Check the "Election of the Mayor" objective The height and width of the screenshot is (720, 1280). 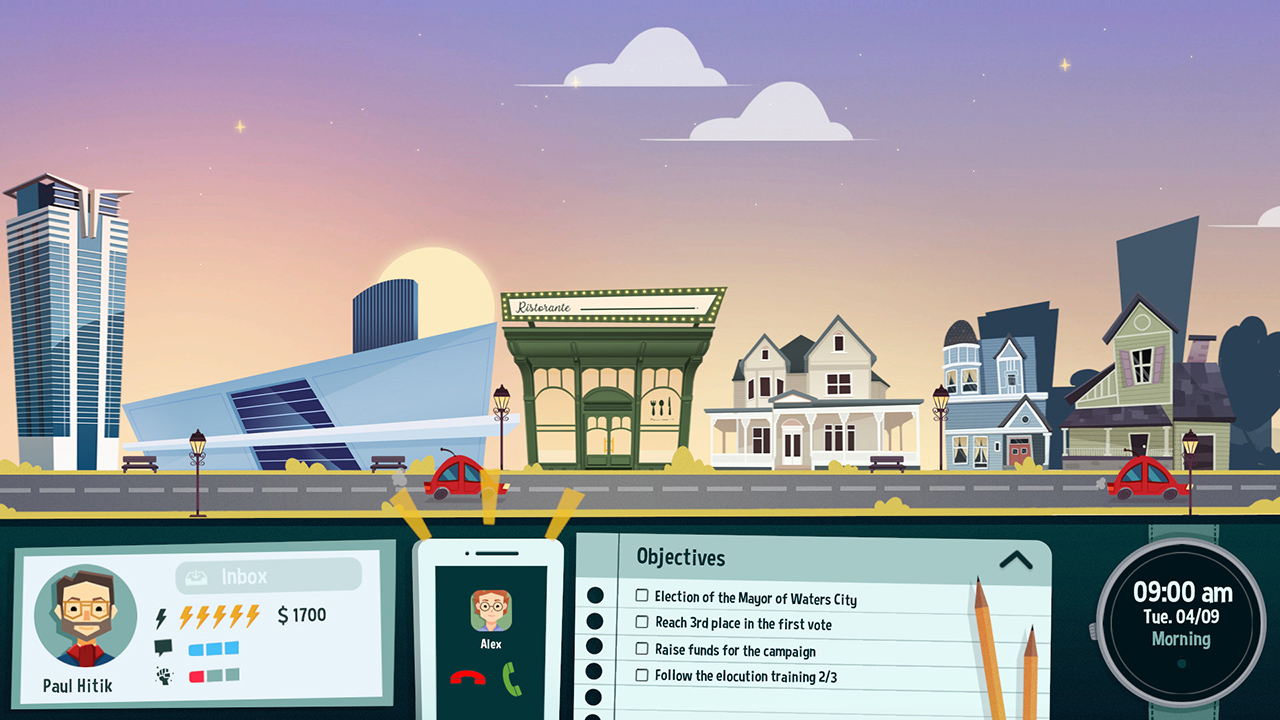coord(641,594)
